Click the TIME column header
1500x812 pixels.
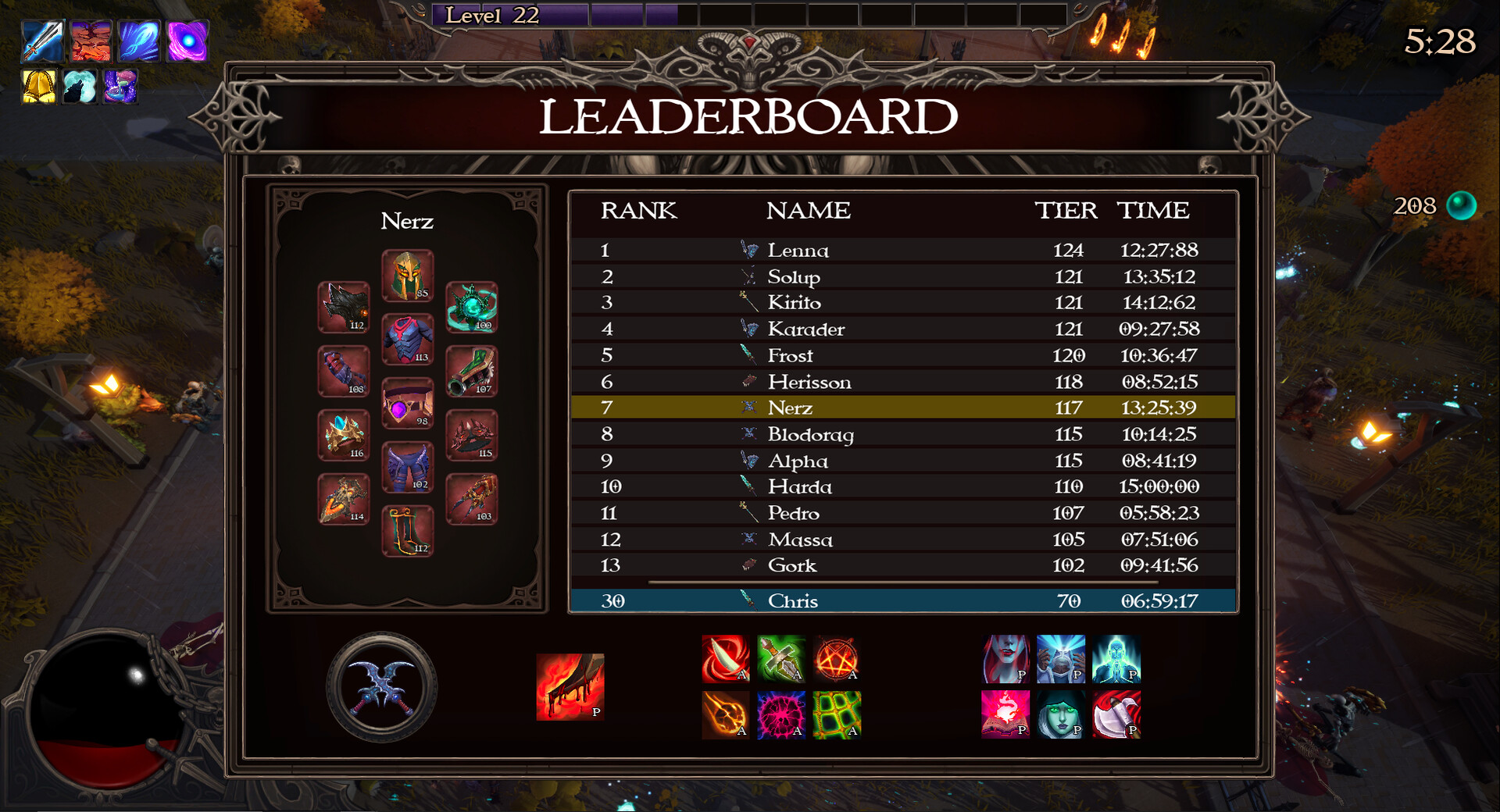point(1155,211)
